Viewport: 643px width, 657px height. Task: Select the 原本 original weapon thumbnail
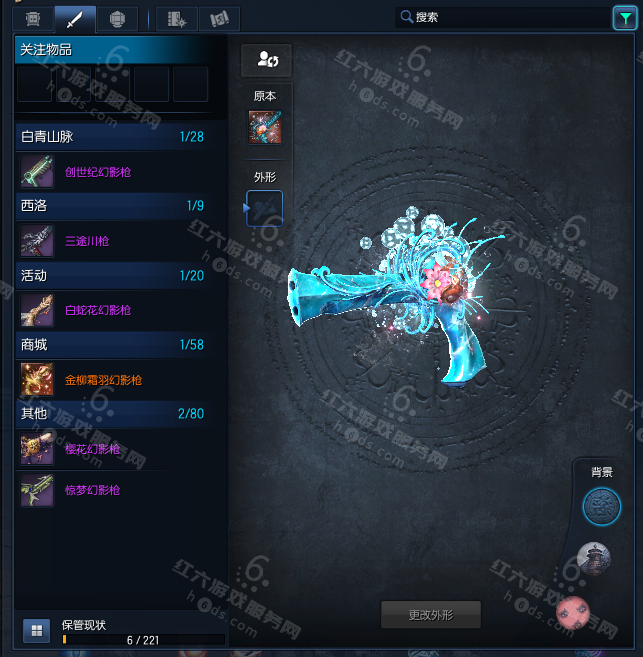(265, 128)
